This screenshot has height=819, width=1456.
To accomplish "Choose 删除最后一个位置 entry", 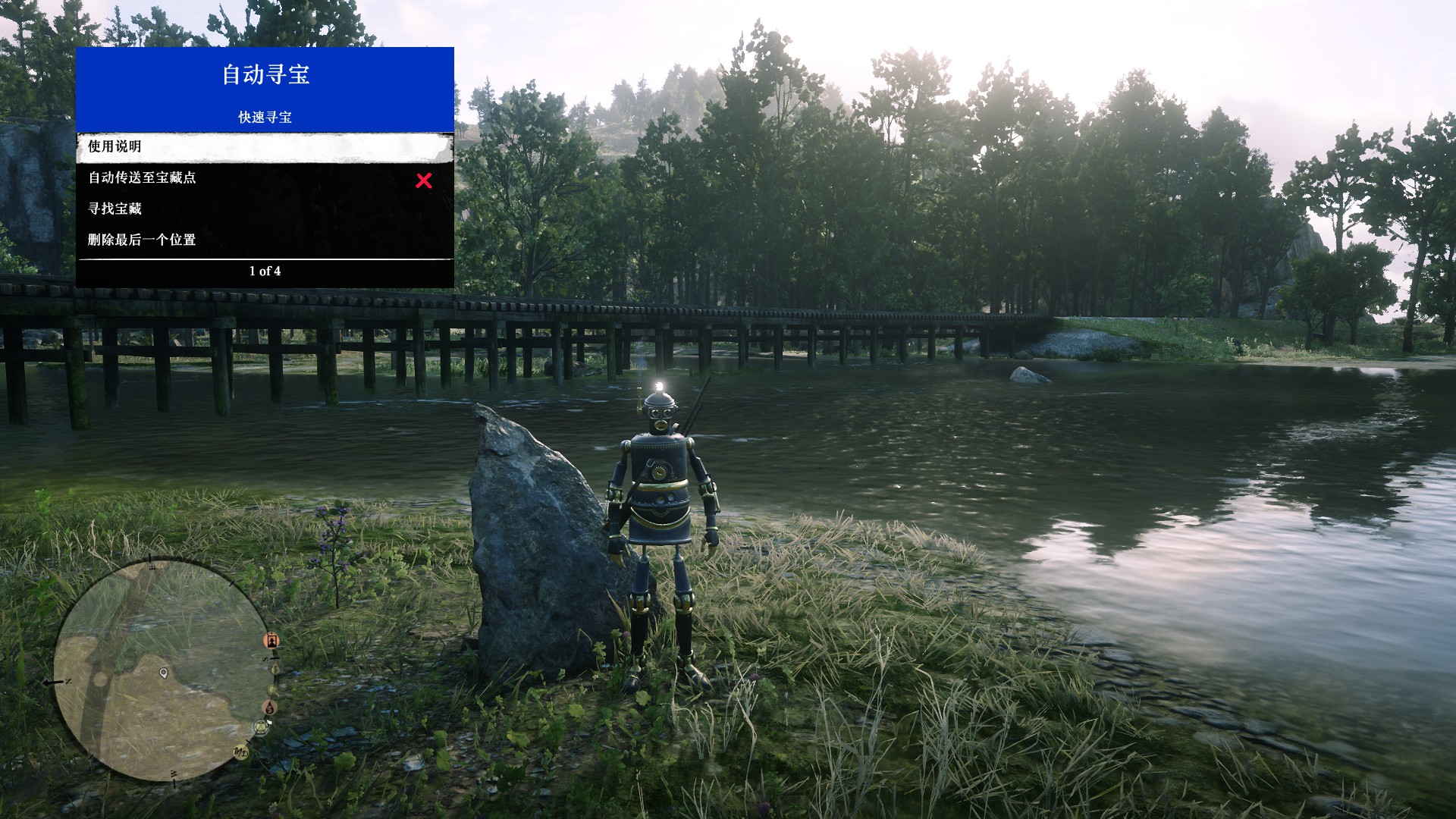I will (x=265, y=240).
